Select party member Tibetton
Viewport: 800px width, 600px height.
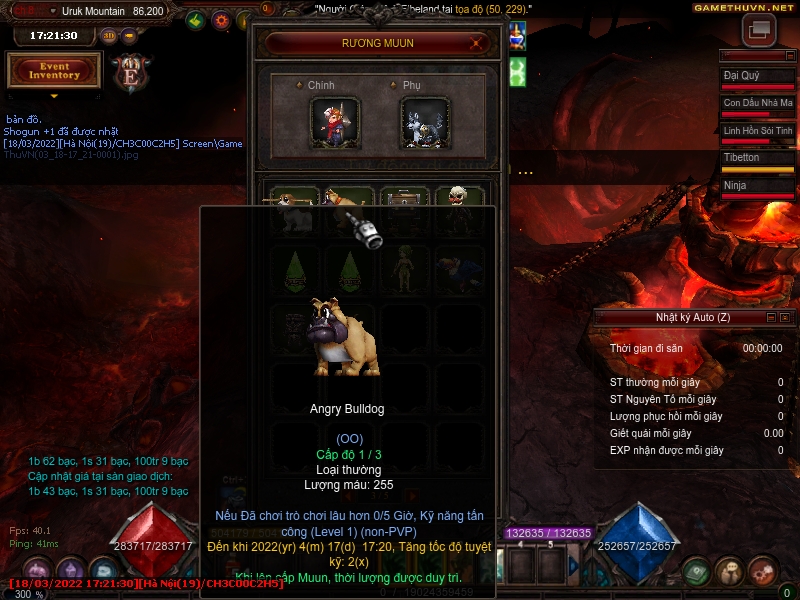coord(757,160)
